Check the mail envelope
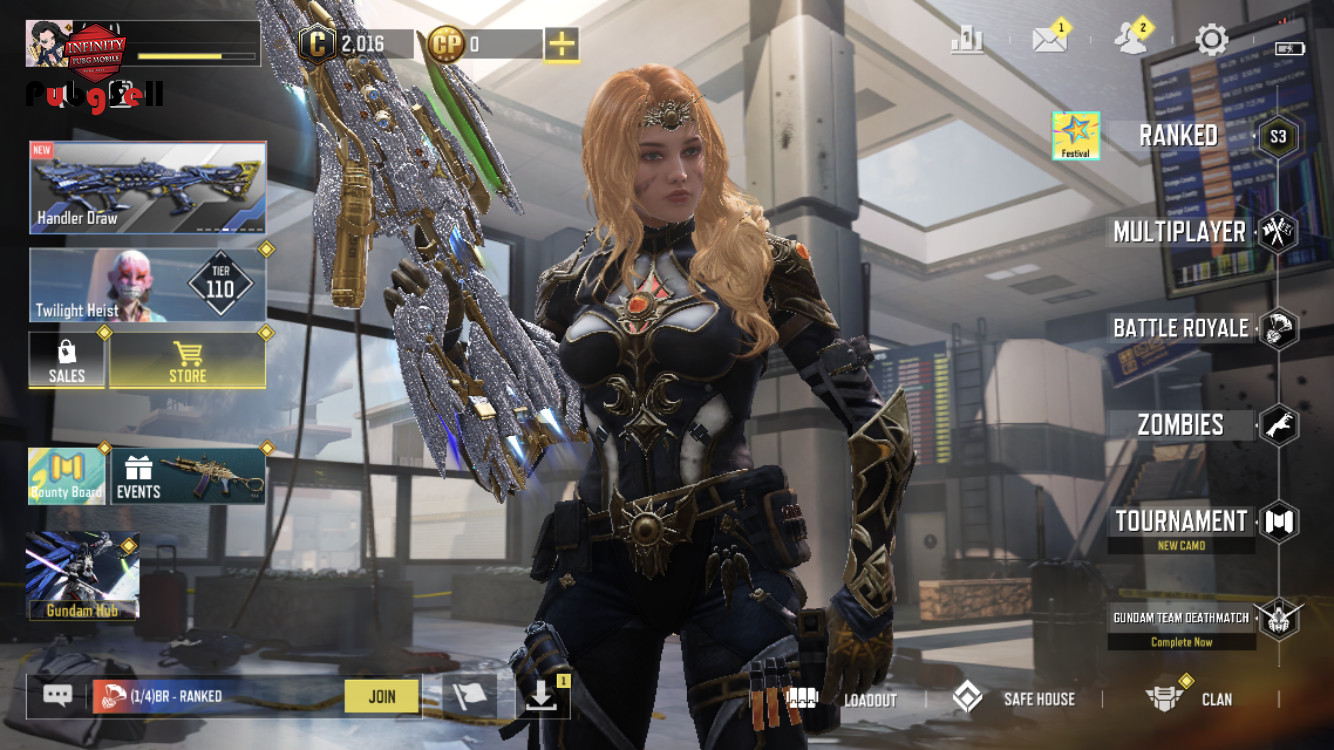Image resolution: width=1334 pixels, height=750 pixels. (1049, 40)
